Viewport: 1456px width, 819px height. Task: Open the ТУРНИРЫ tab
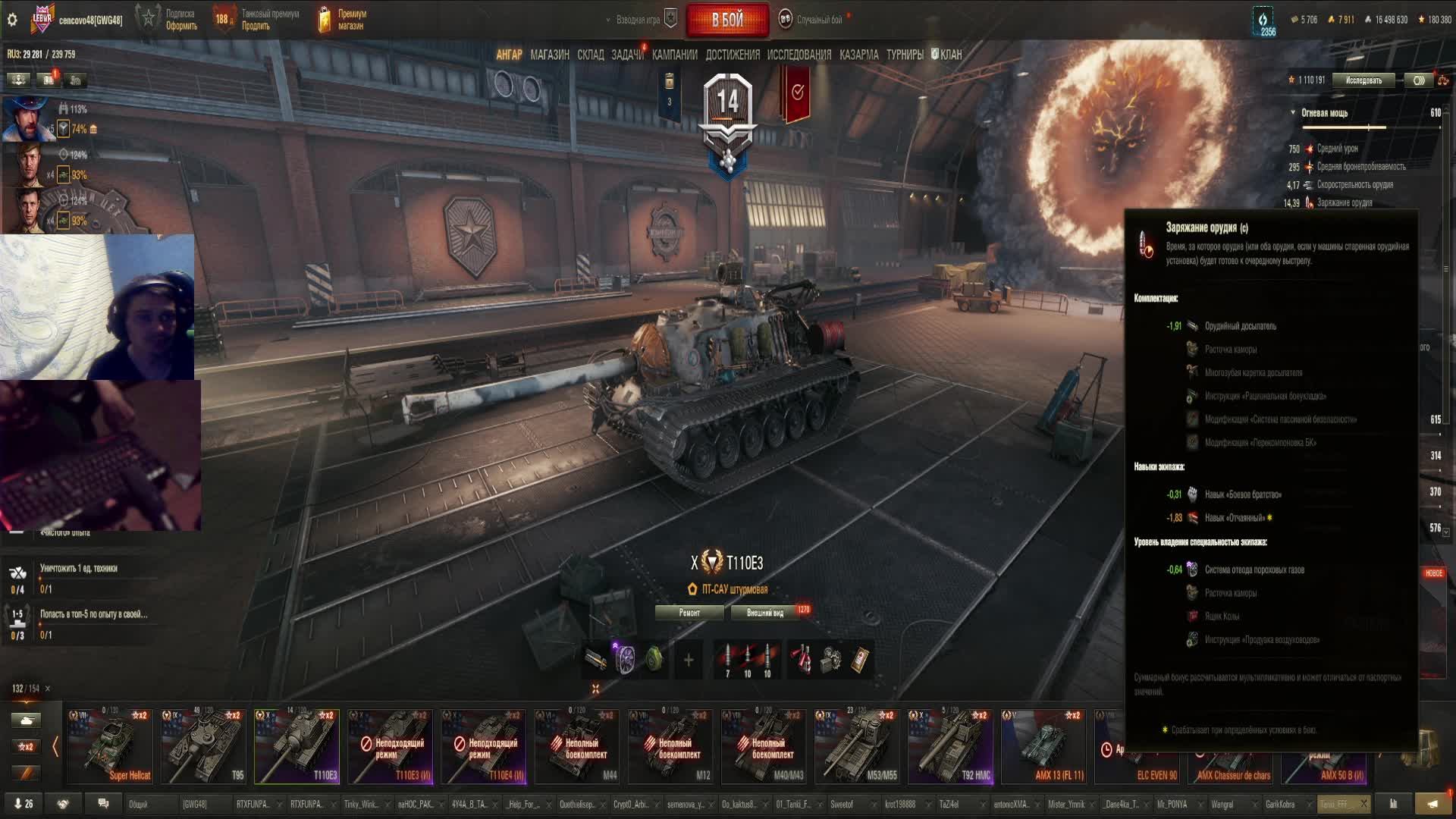pyautogui.click(x=905, y=55)
